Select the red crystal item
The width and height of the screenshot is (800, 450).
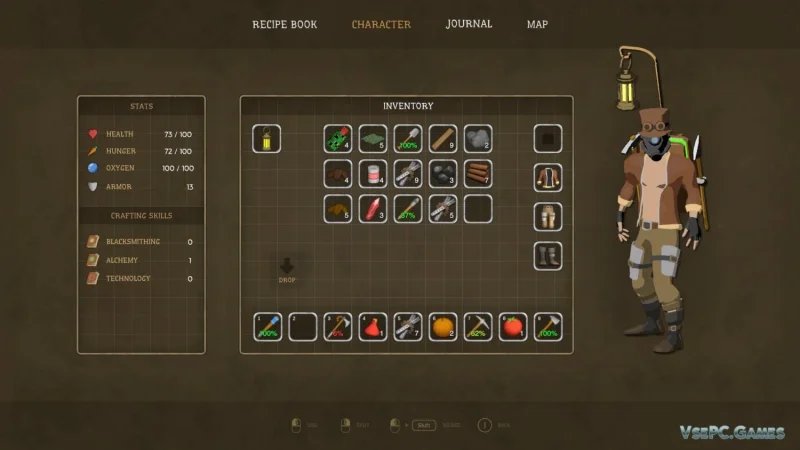click(373, 208)
